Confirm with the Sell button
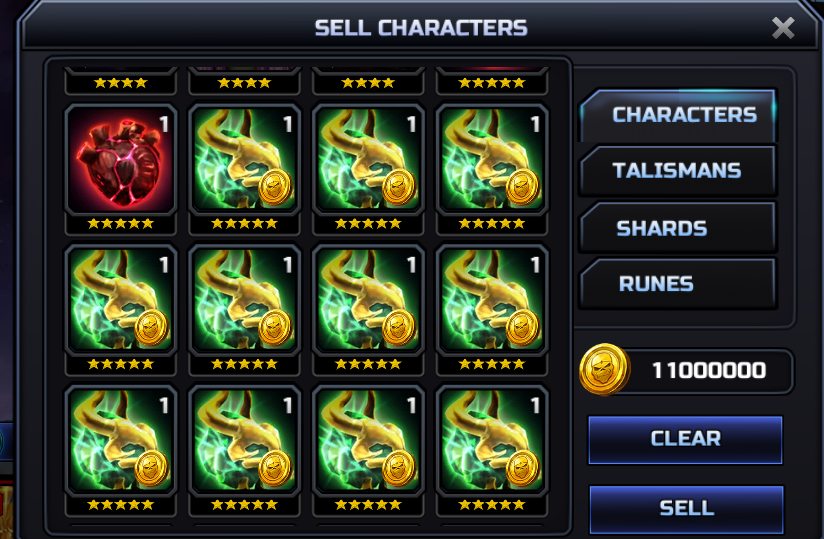Screen dimensions: 824x539 (686, 508)
